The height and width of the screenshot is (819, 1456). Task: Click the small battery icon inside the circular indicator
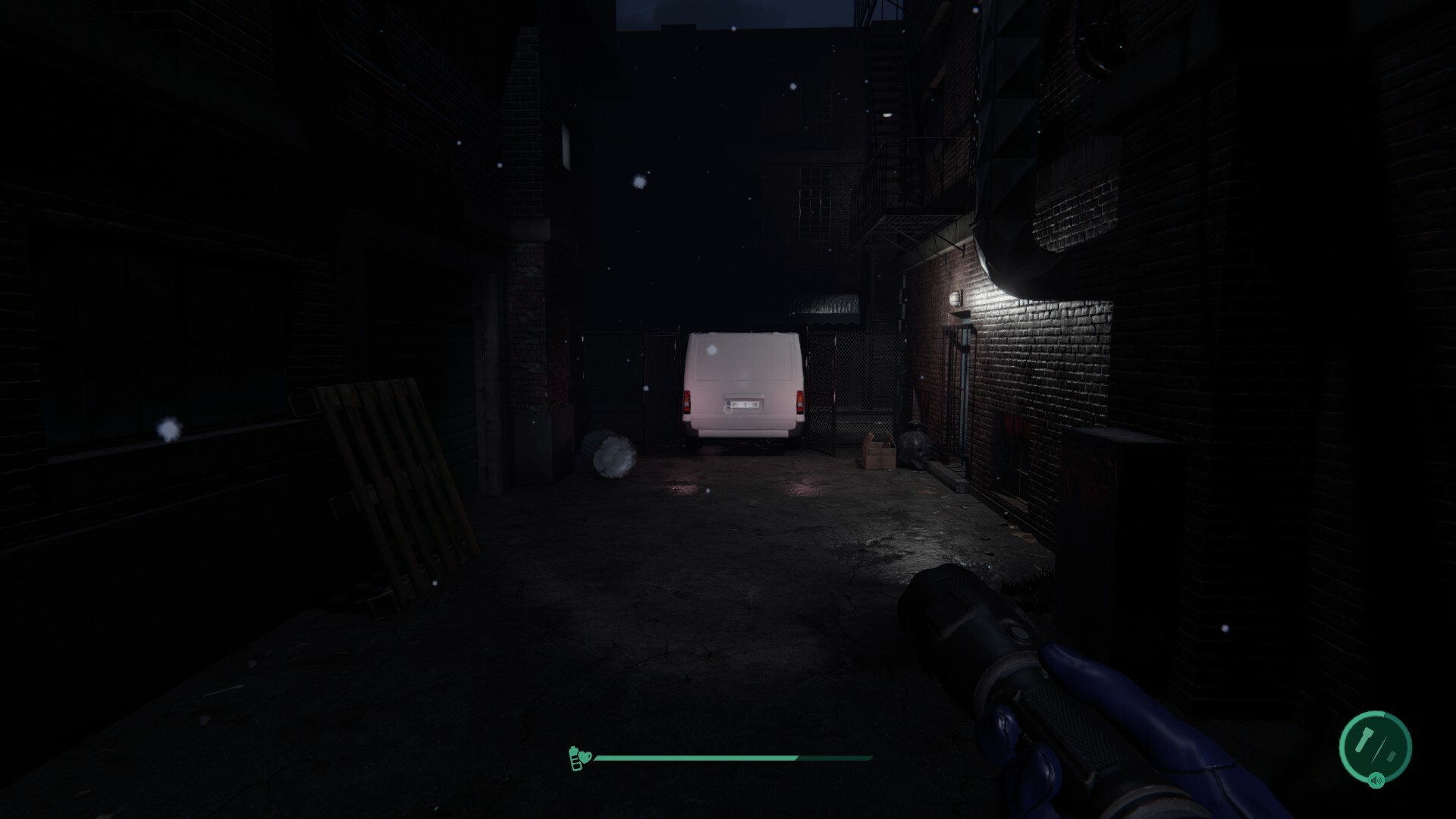point(1390,756)
